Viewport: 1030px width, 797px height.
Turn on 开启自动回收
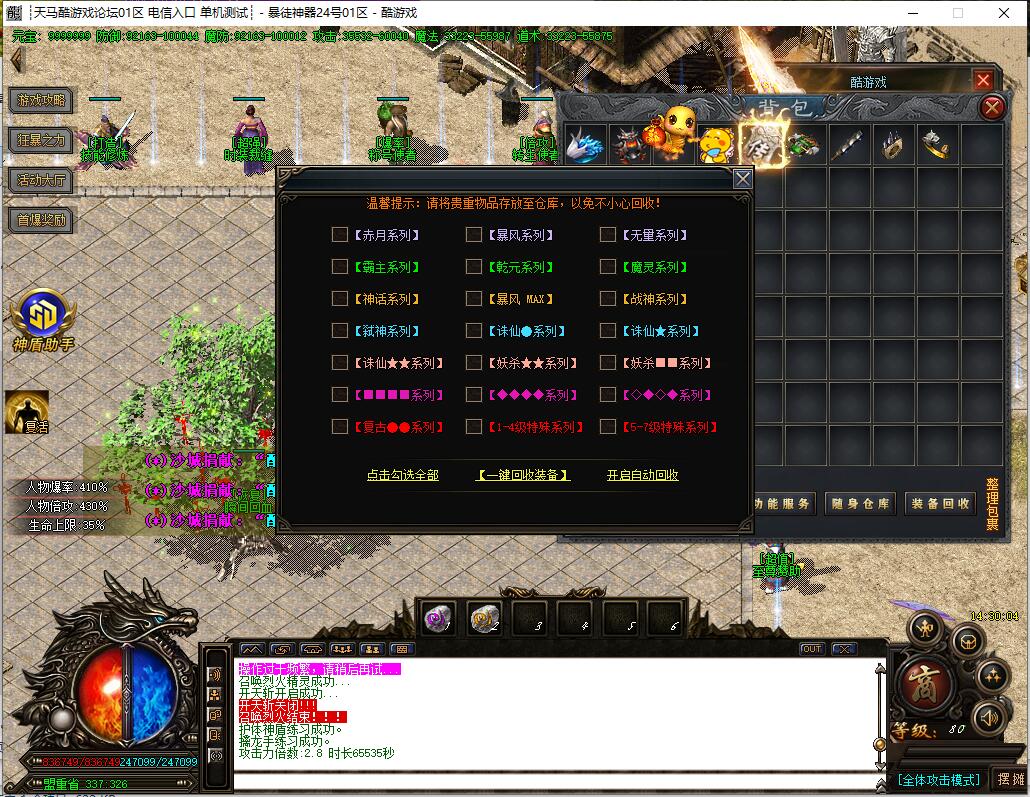642,475
